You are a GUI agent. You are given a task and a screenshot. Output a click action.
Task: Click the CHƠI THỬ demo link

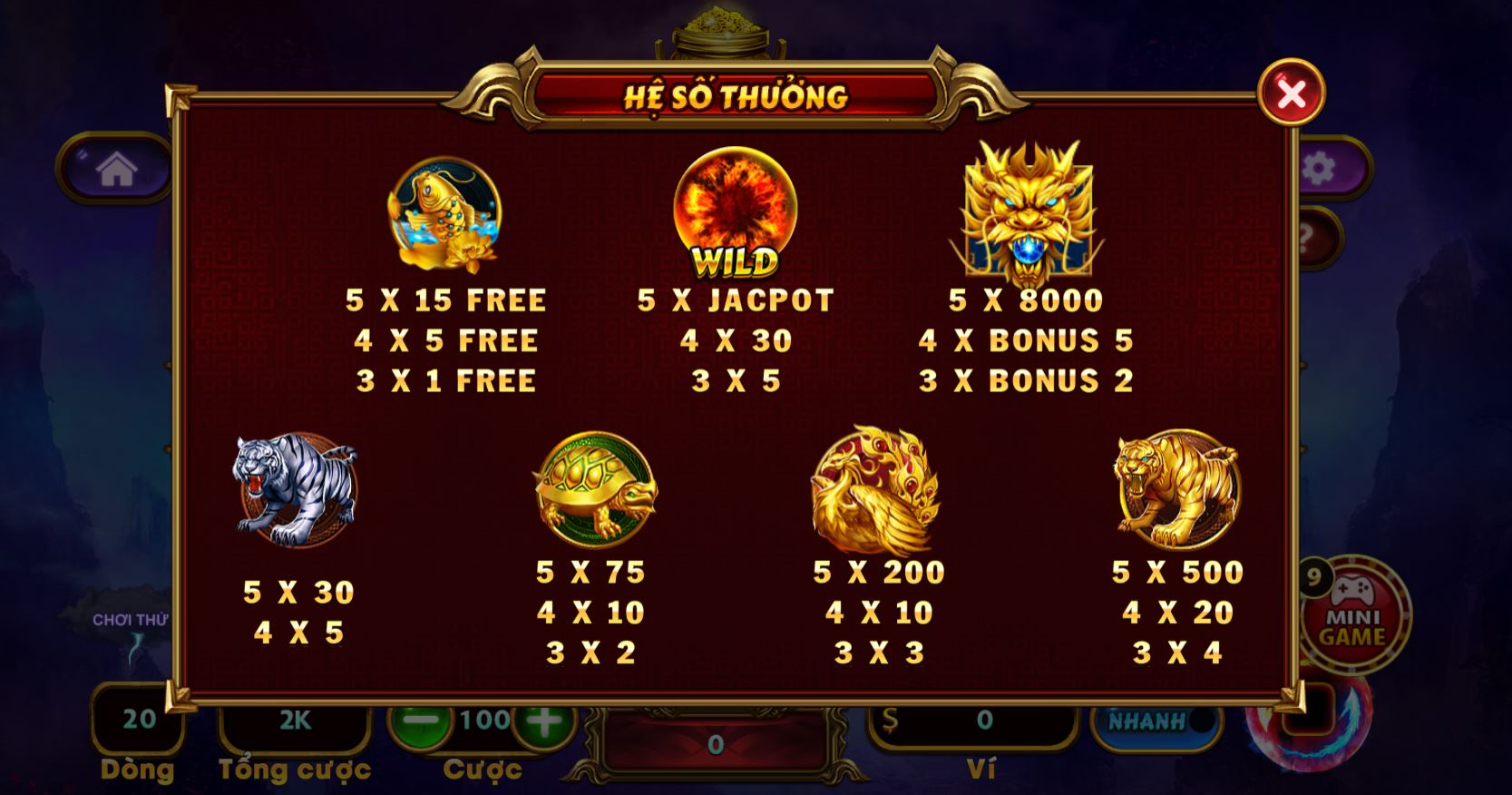click(130, 619)
